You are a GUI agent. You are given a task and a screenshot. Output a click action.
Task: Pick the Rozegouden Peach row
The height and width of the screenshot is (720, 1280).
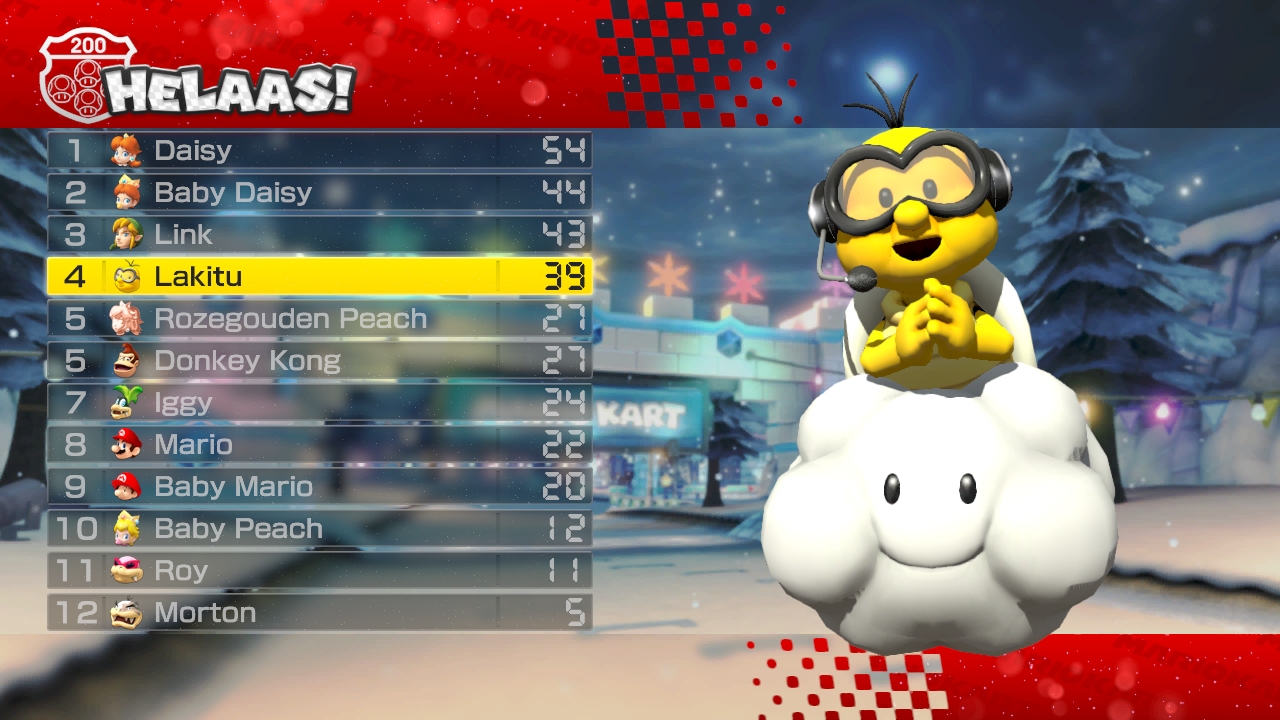click(320, 318)
